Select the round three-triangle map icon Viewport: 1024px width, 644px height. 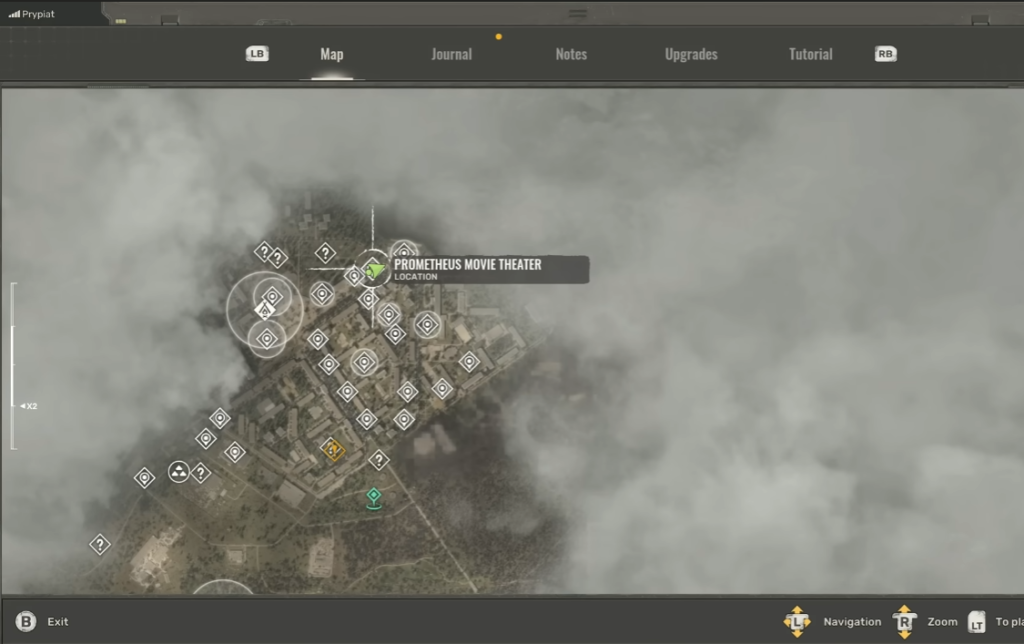tap(179, 472)
